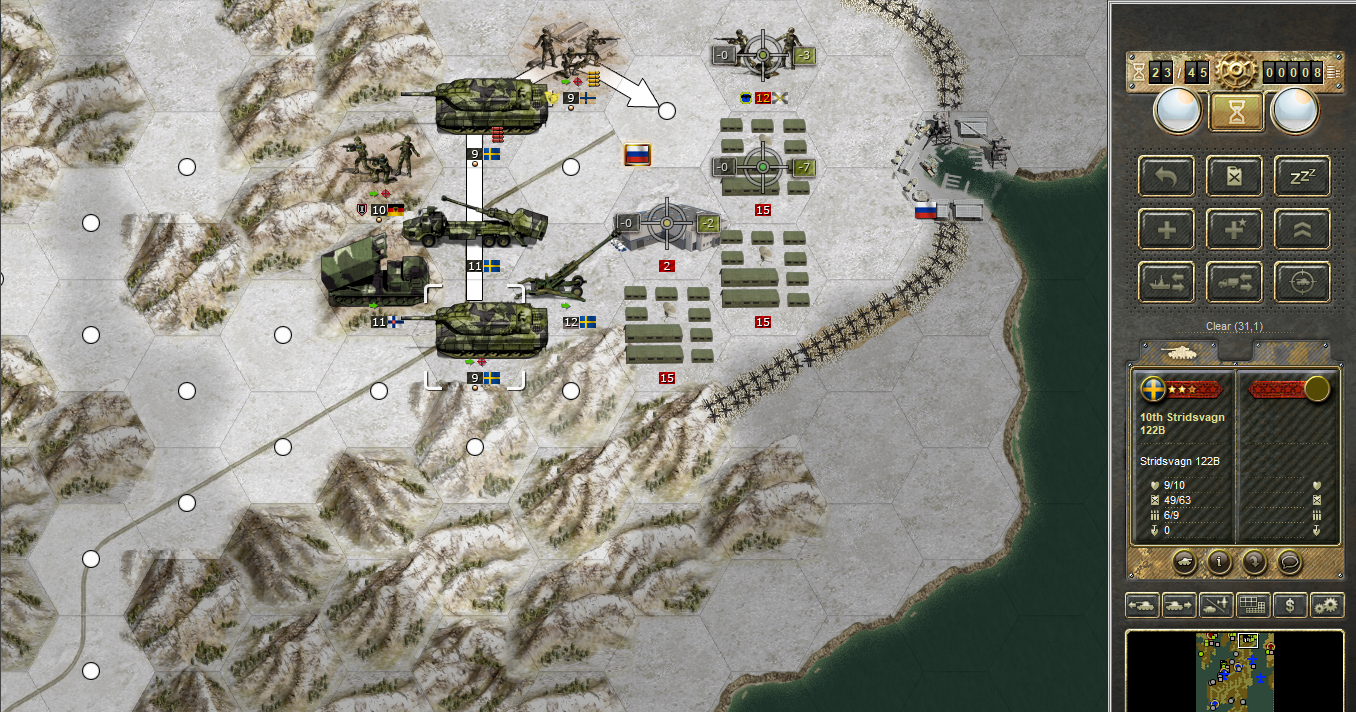
Task: Apply elite reinforcements with plus-star button
Action: coord(1234,229)
